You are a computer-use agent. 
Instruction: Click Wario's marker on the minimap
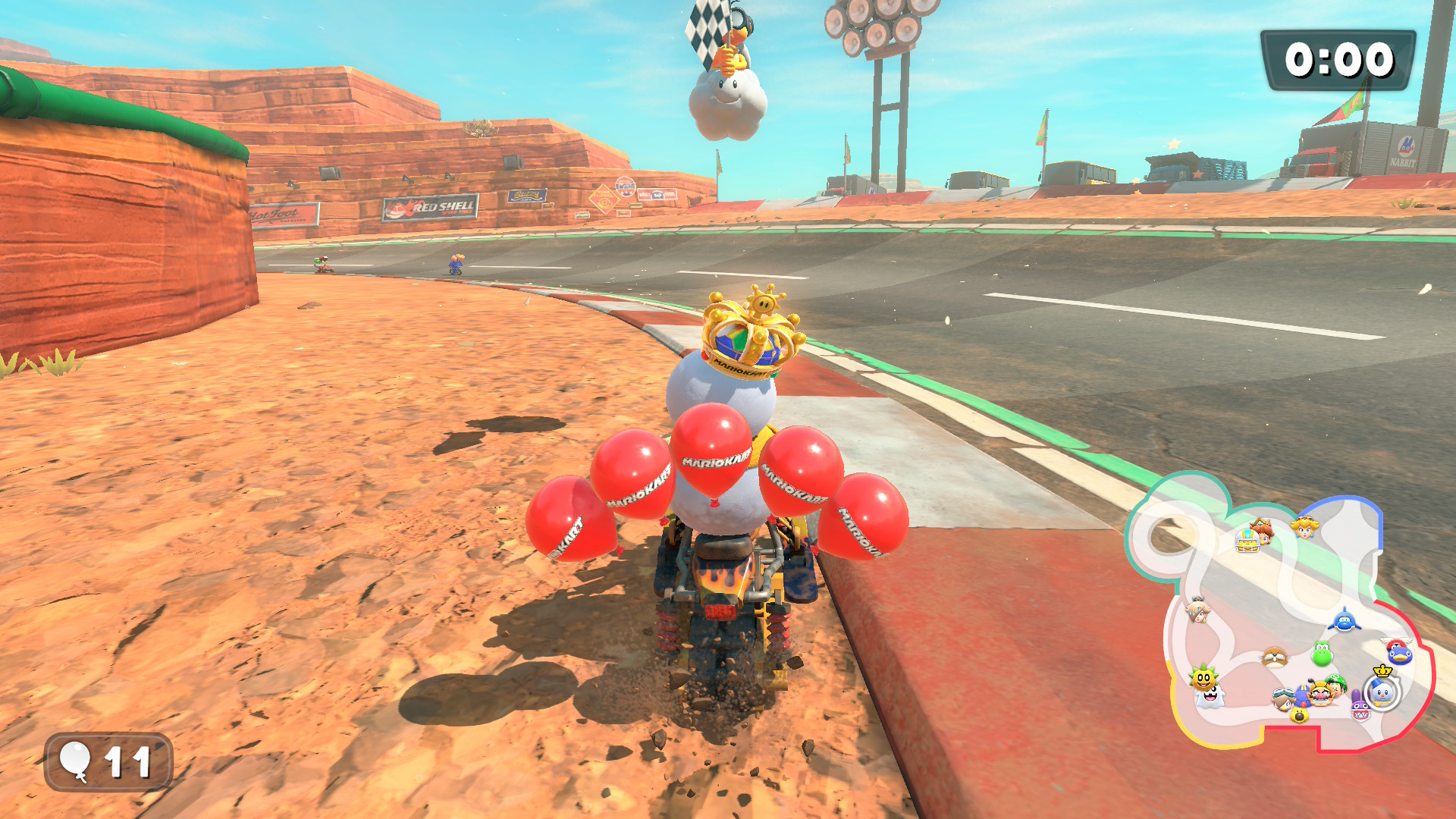1320,695
